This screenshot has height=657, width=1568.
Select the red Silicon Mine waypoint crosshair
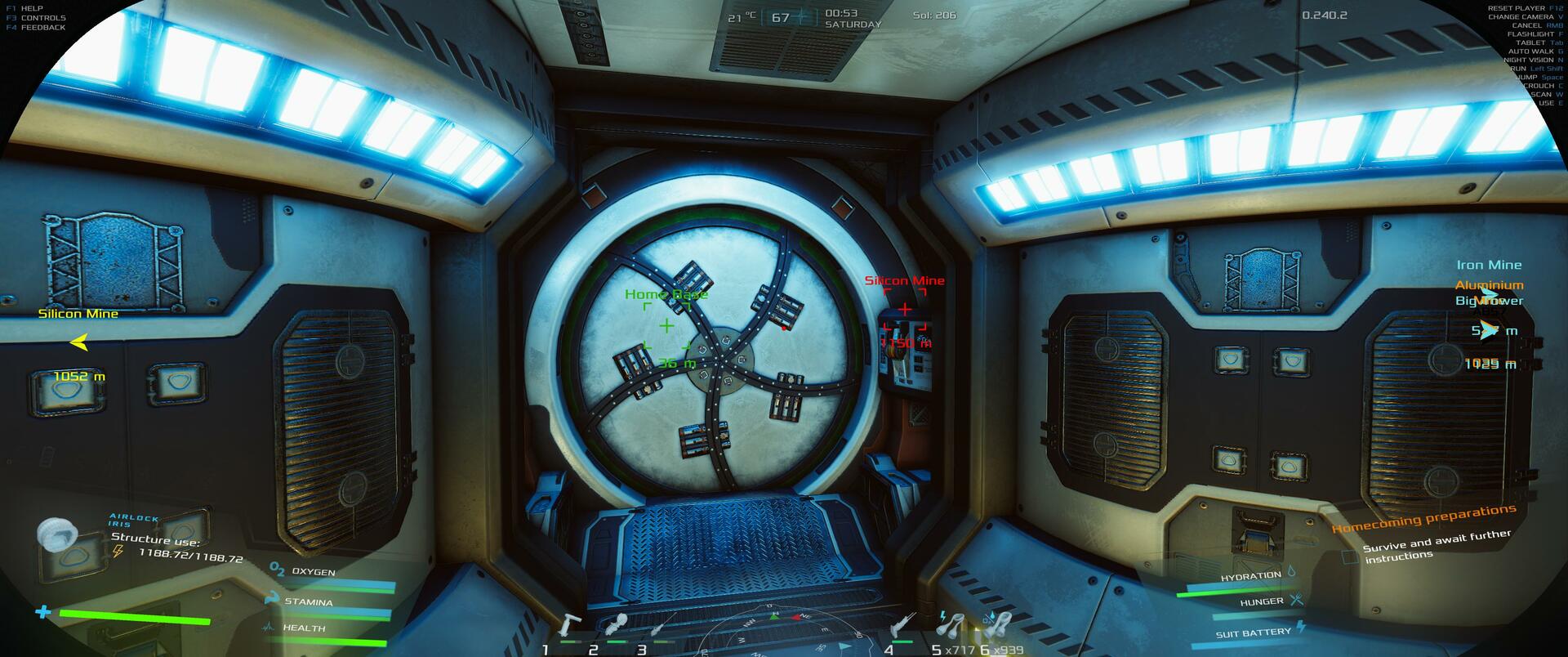[x=905, y=309]
